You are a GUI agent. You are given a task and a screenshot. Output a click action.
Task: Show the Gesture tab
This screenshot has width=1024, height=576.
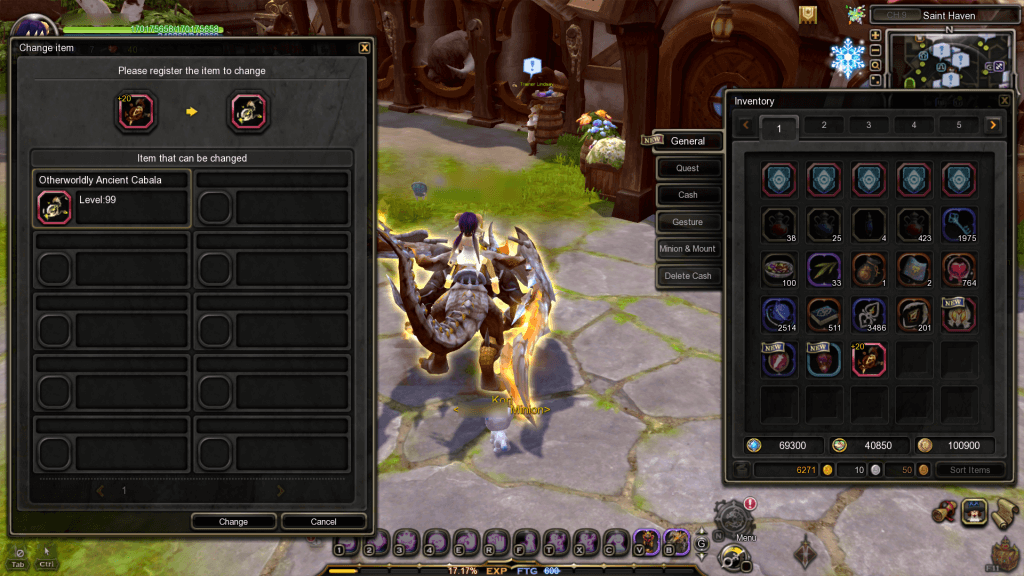coord(687,222)
